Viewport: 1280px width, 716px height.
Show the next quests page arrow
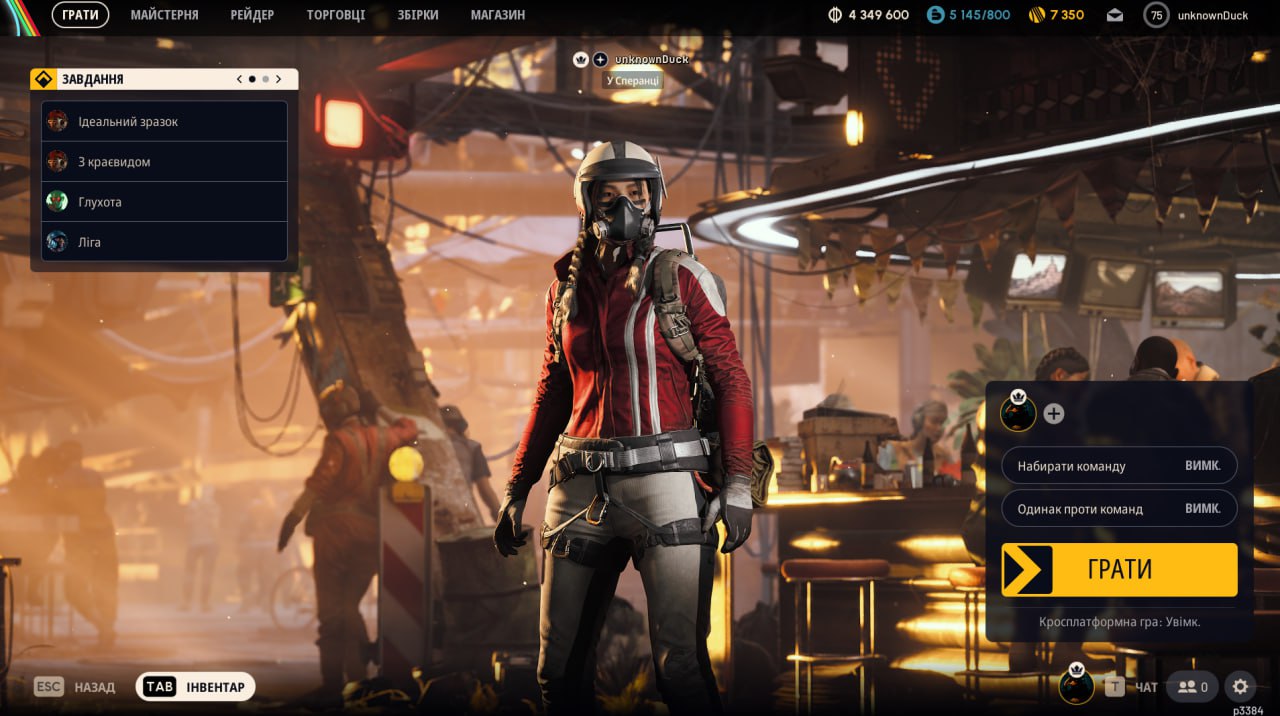pos(278,79)
